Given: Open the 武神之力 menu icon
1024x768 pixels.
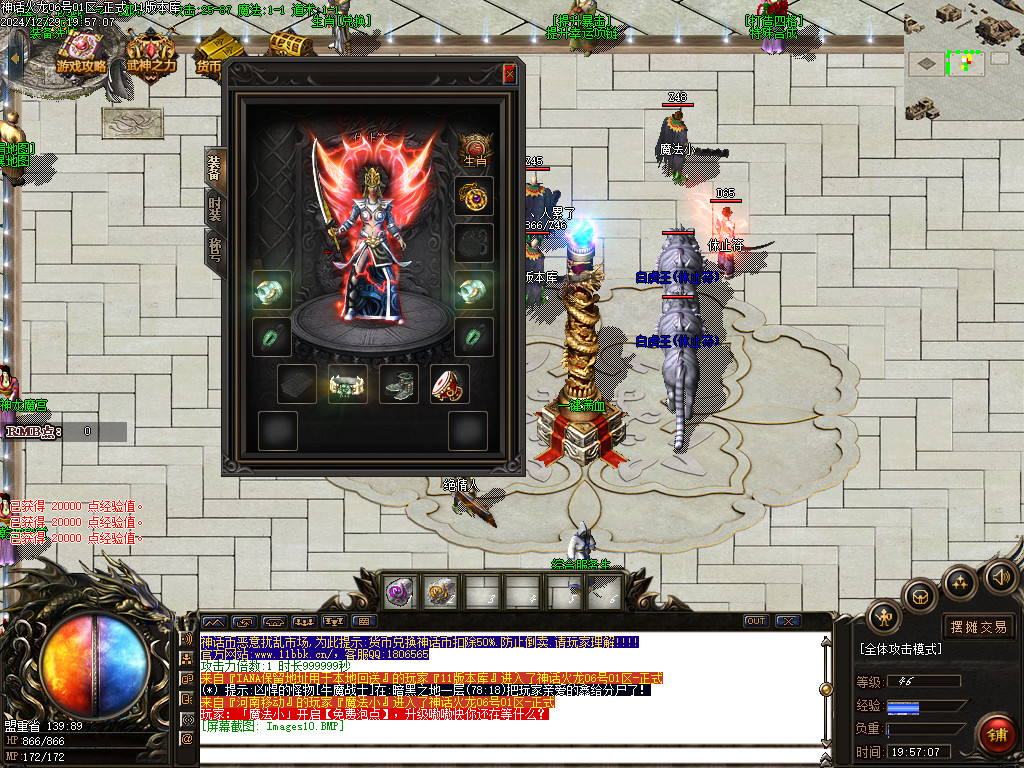Looking at the screenshot, I should pos(150,52).
